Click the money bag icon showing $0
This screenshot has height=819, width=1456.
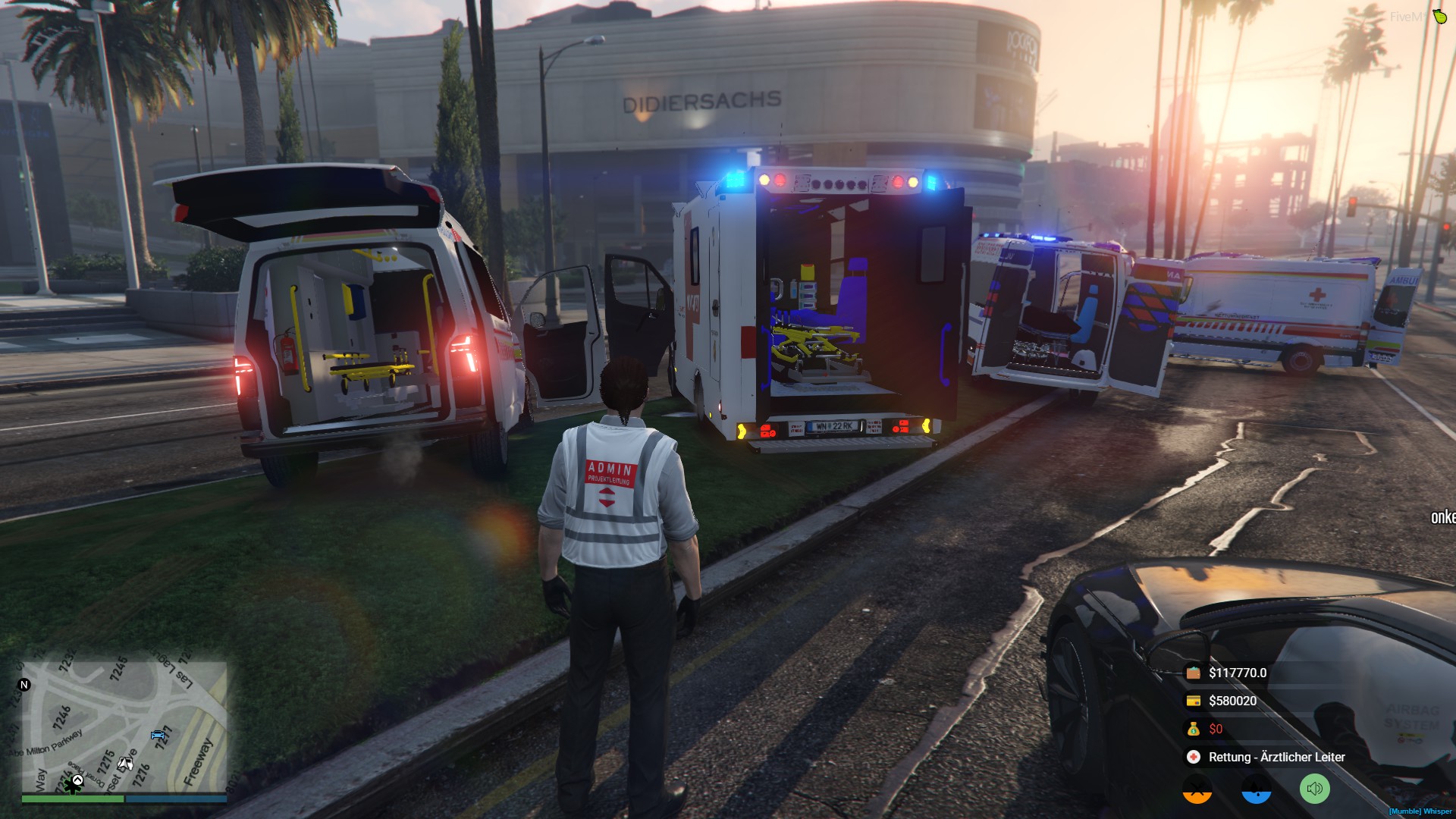tap(1194, 729)
